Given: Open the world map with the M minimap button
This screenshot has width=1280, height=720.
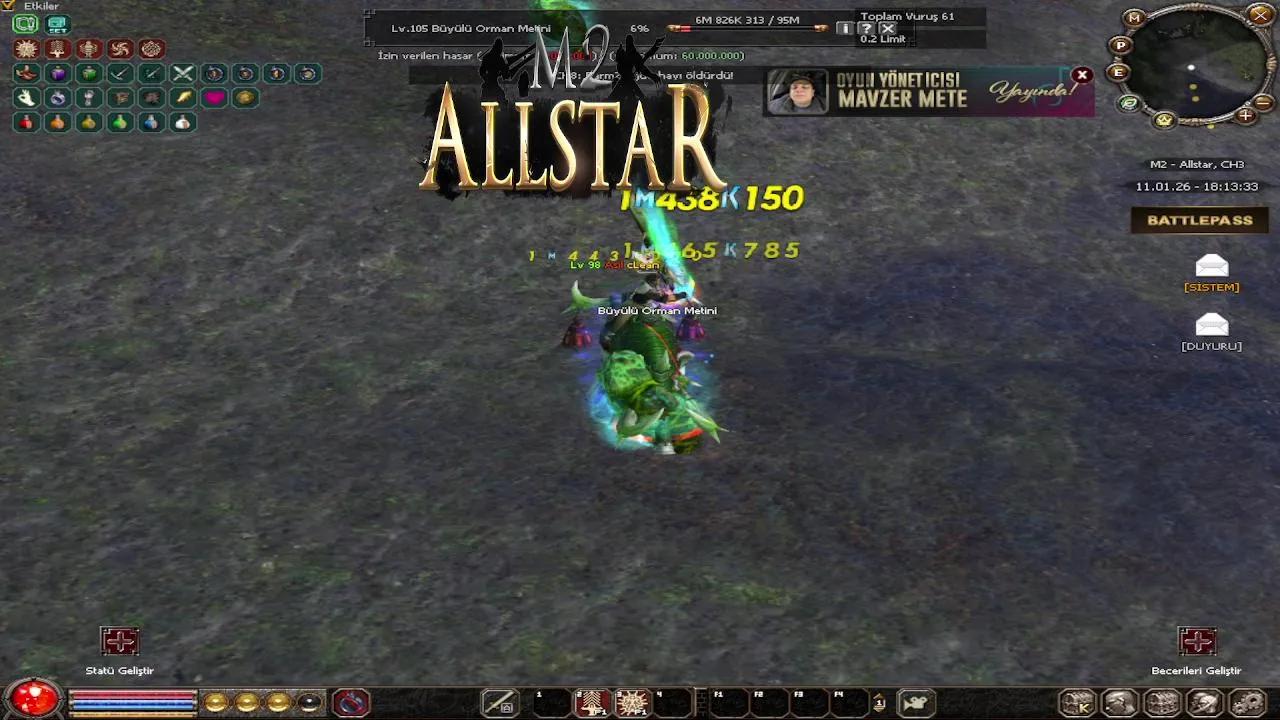Looking at the screenshot, I should (1133, 18).
